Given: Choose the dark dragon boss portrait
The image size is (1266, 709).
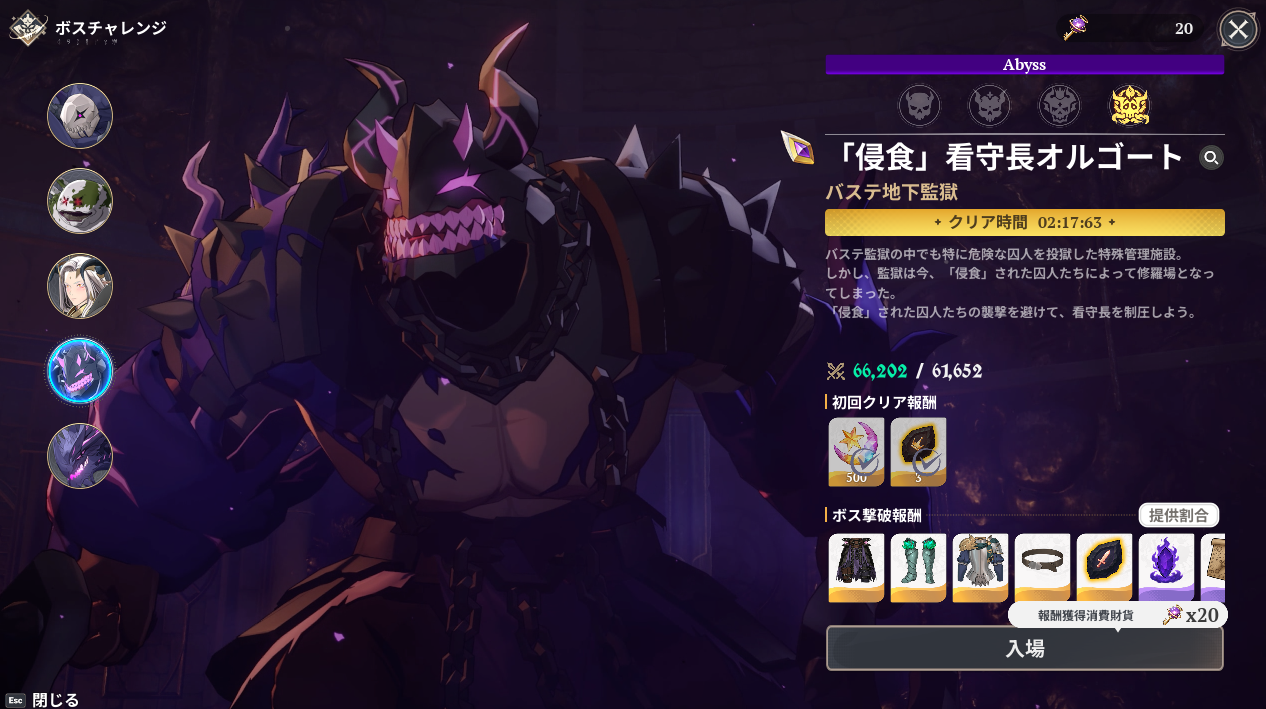Looking at the screenshot, I should pyautogui.click(x=80, y=456).
